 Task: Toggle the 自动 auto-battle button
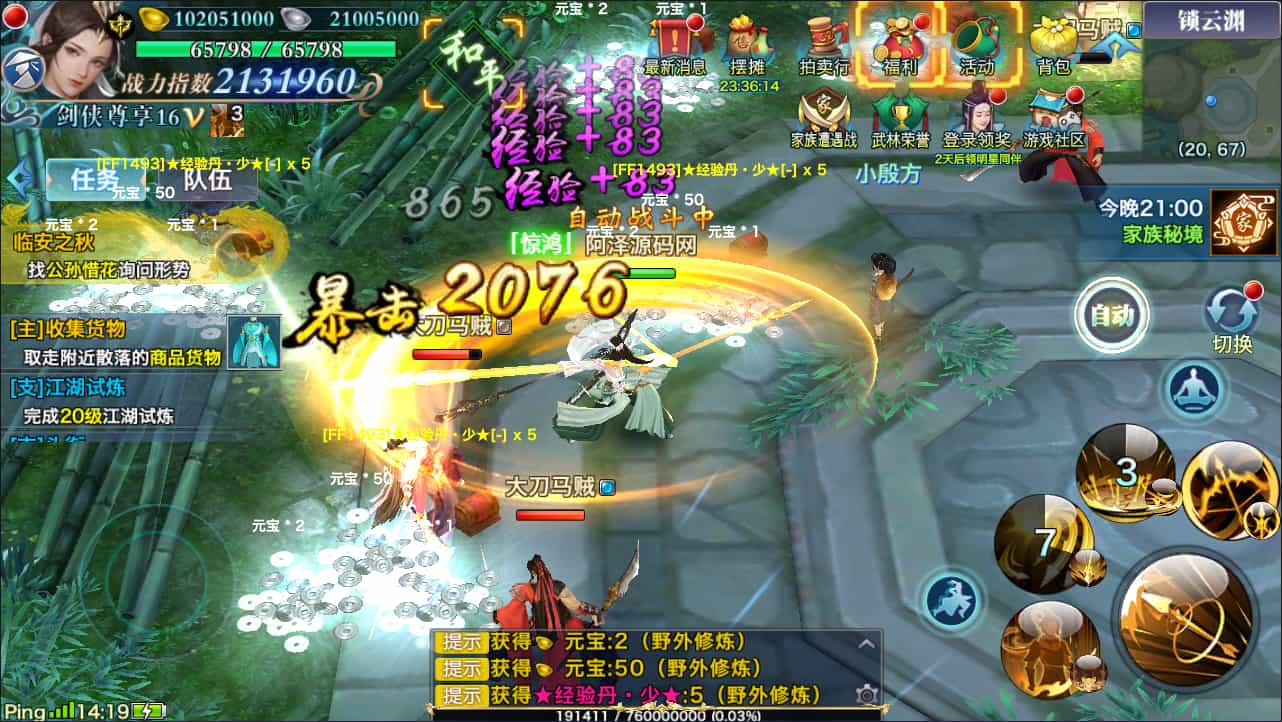tap(1111, 317)
